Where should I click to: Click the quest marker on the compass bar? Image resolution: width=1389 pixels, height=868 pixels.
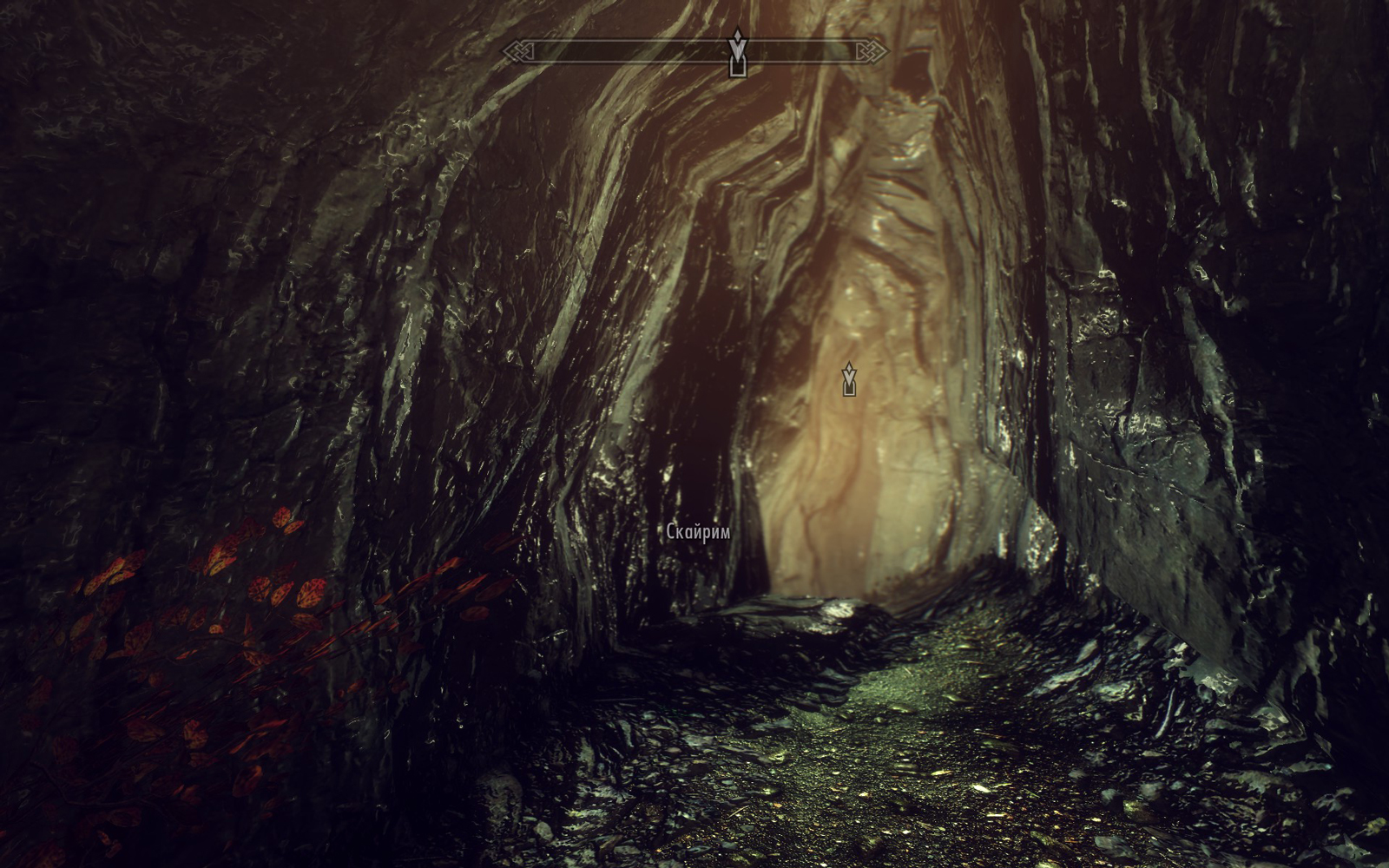pos(737,53)
